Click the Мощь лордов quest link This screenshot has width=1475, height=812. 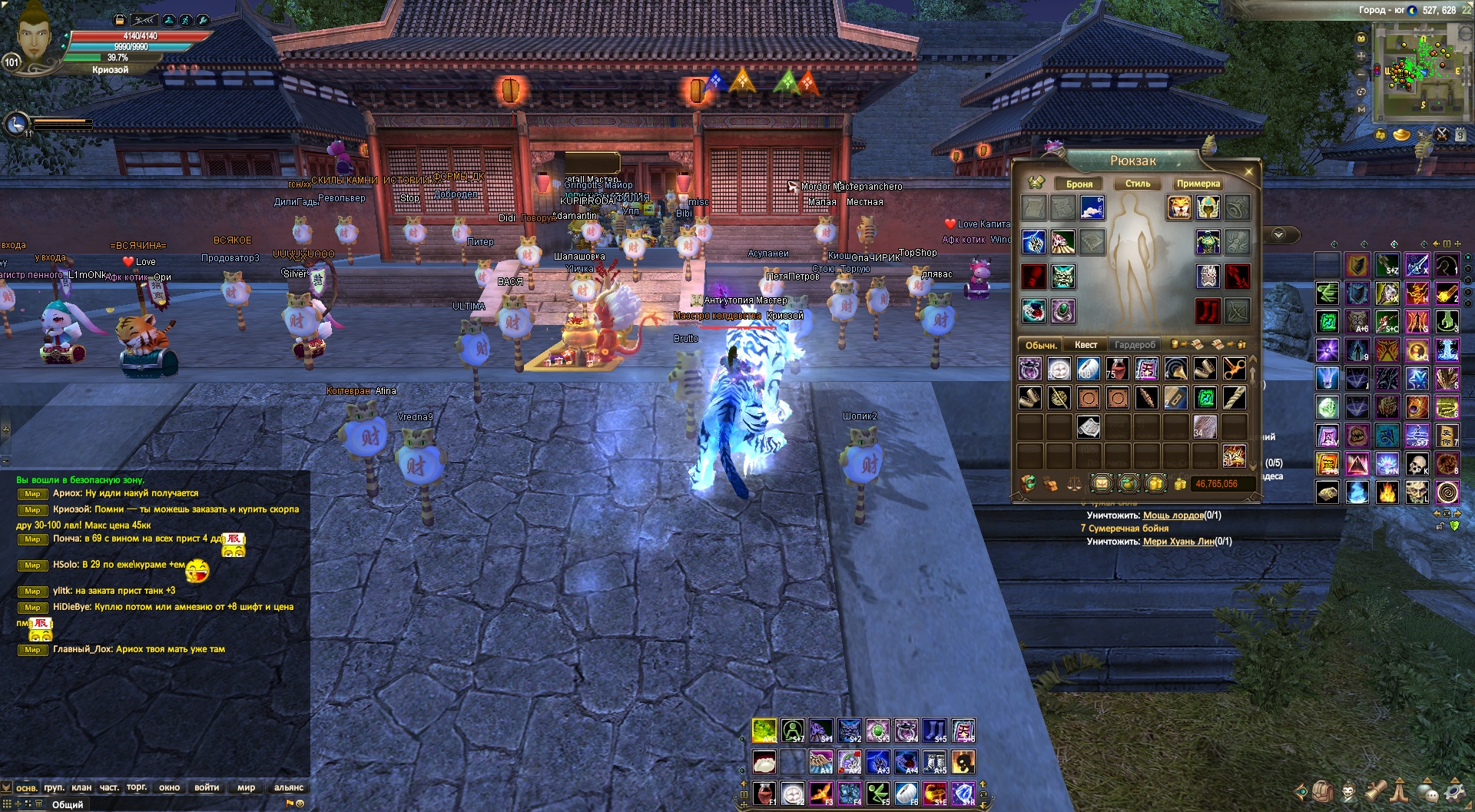(x=1172, y=515)
